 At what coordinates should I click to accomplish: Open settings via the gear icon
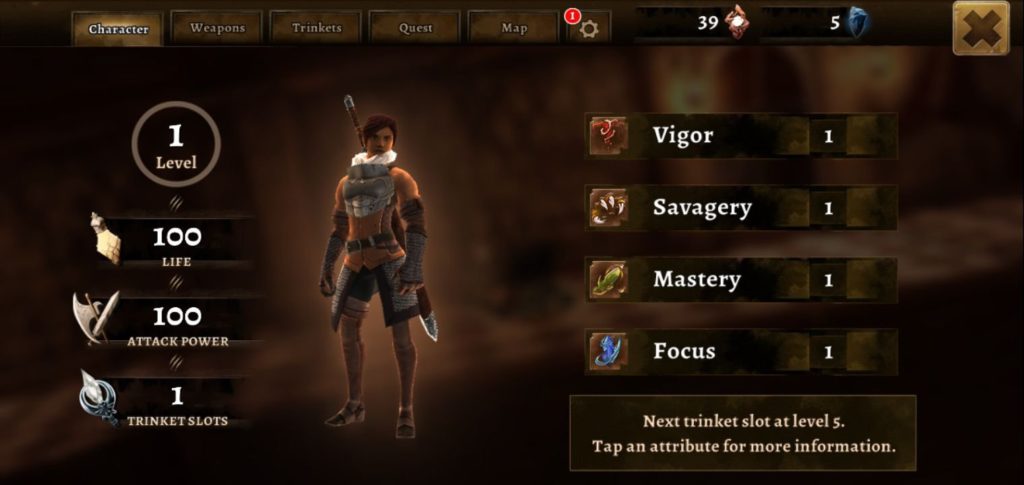coord(589,28)
